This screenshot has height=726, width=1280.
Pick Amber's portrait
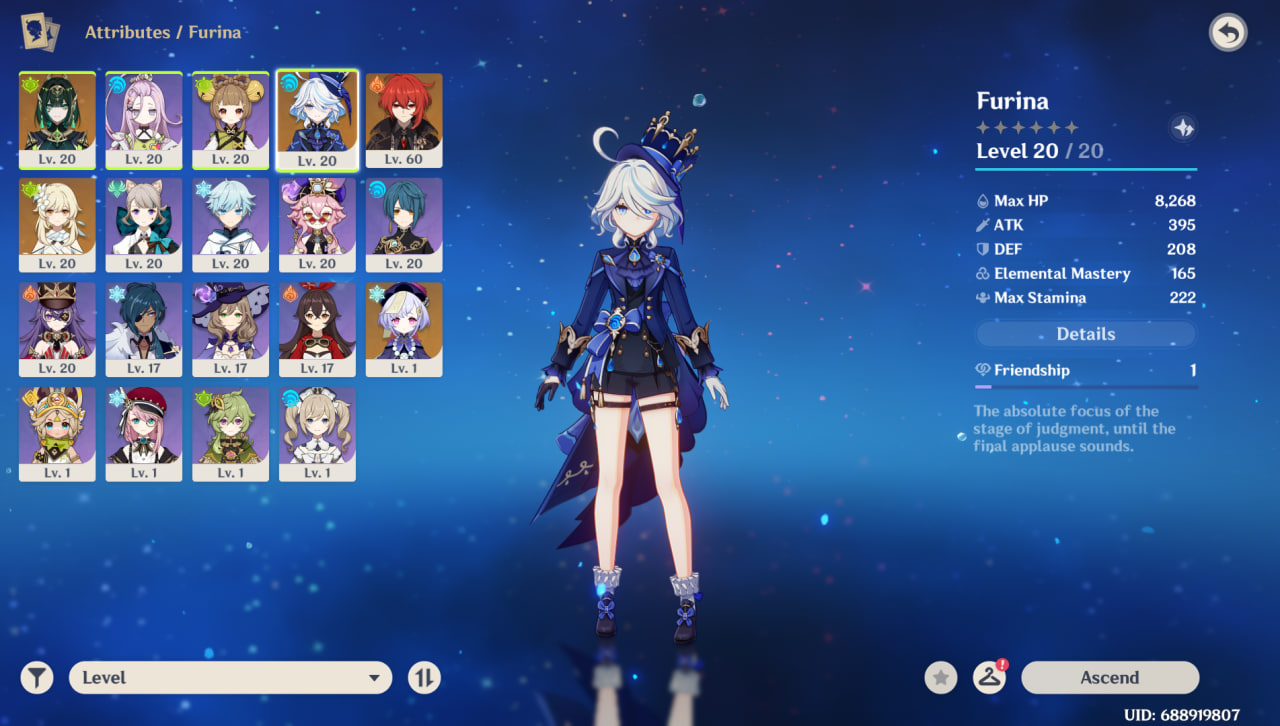pos(317,329)
